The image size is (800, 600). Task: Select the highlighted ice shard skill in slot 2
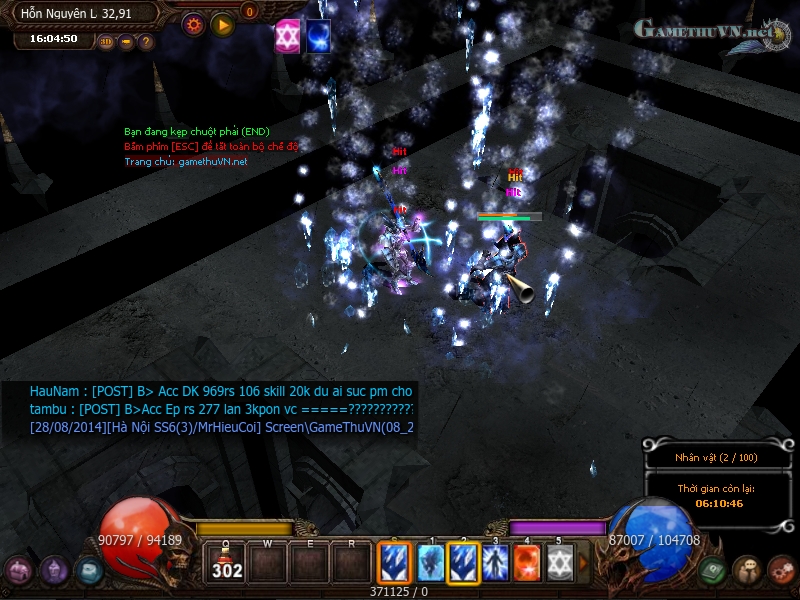click(x=463, y=562)
